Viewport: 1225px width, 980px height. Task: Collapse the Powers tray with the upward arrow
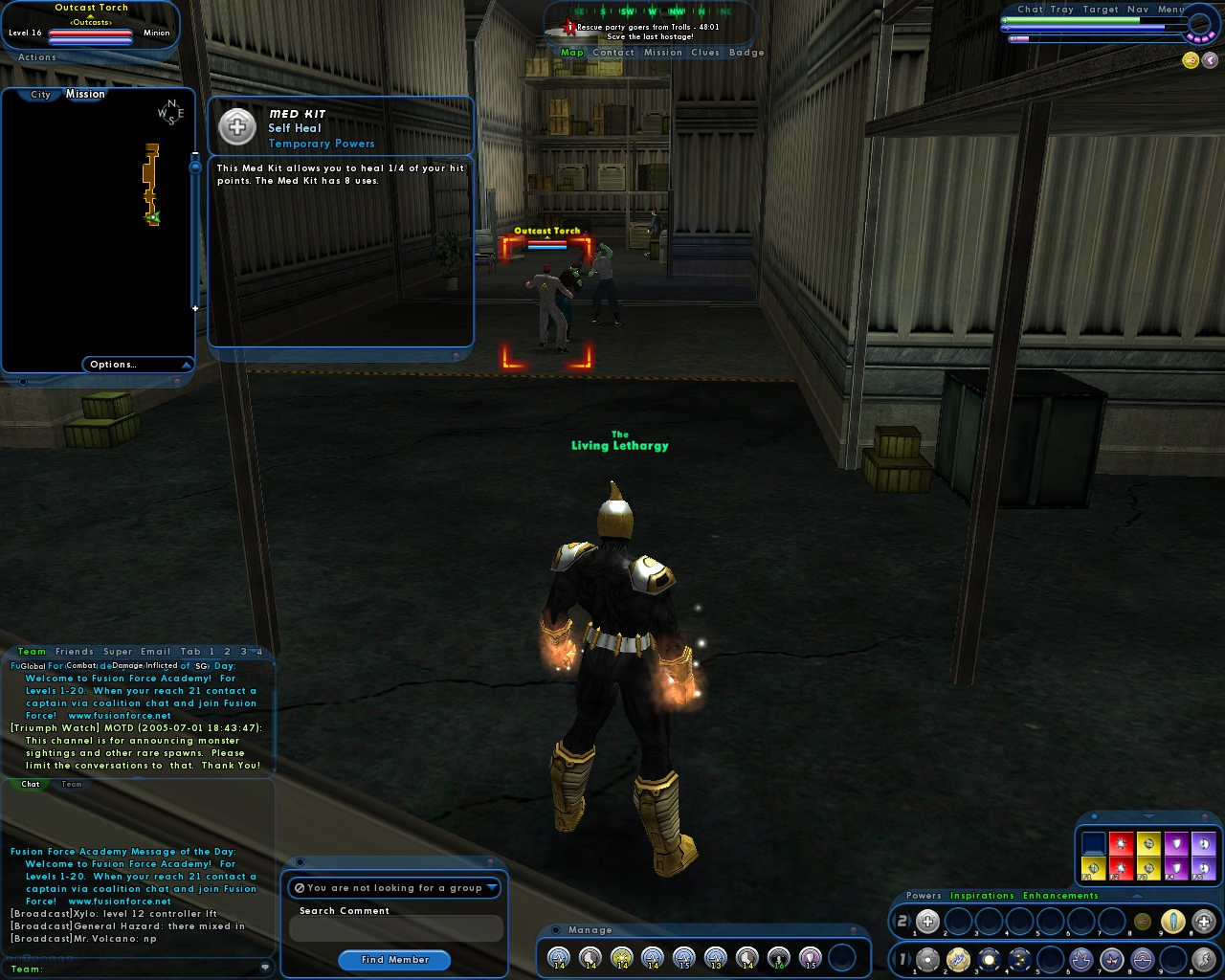pyautogui.click(x=1135, y=897)
